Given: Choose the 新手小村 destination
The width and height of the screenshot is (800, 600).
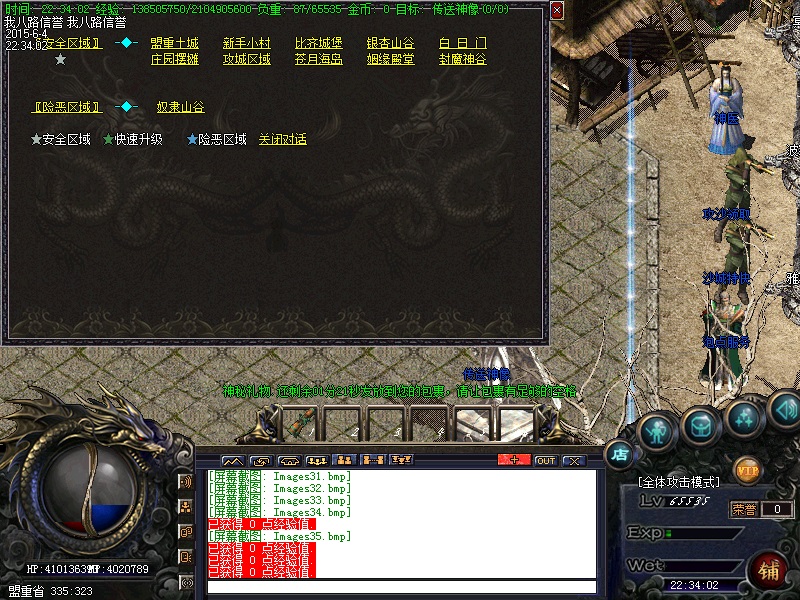Looking at the screenshot, I should 246,43.
